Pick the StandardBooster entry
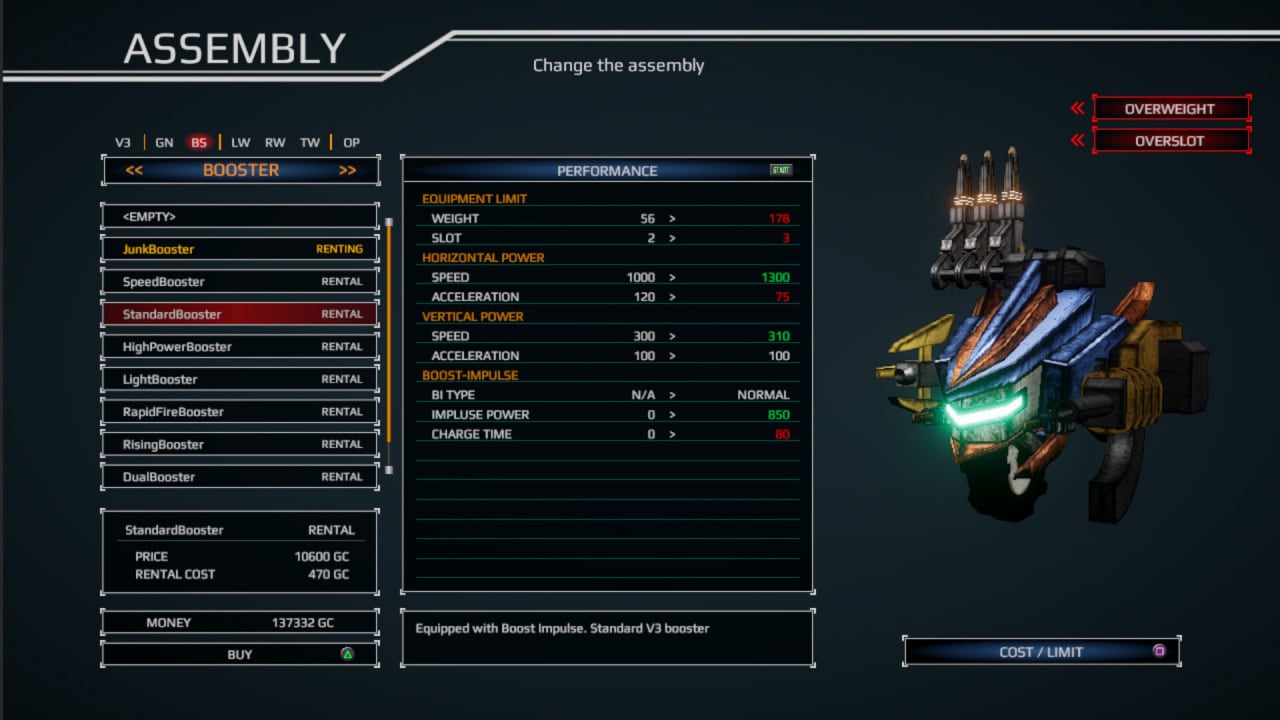This screenshot has height=720, width=1280. [240, 314]
